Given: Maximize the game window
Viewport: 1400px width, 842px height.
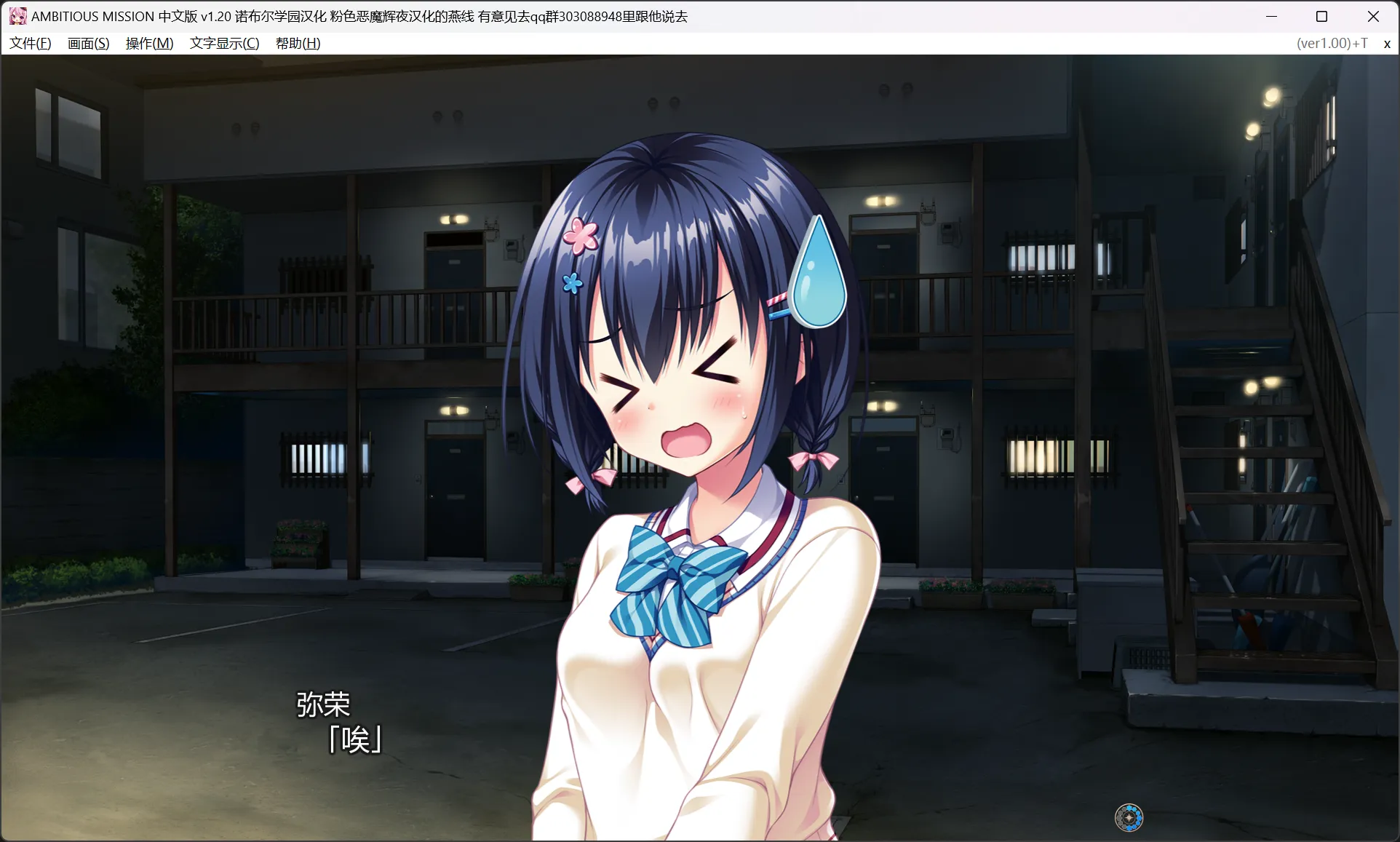Looking at the screenshot, I should pyautogui.click(x=1322, y=16).
